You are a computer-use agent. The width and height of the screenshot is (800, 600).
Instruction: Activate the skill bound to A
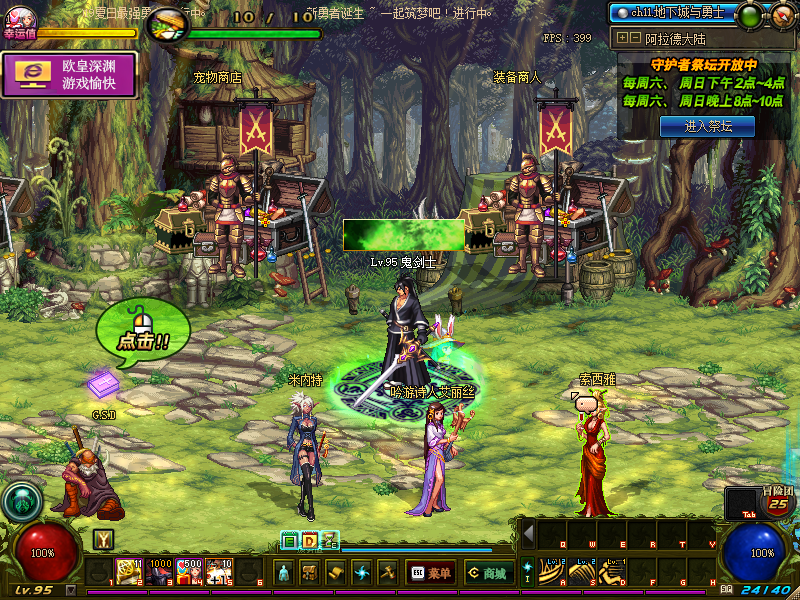[x=552, y=571]
